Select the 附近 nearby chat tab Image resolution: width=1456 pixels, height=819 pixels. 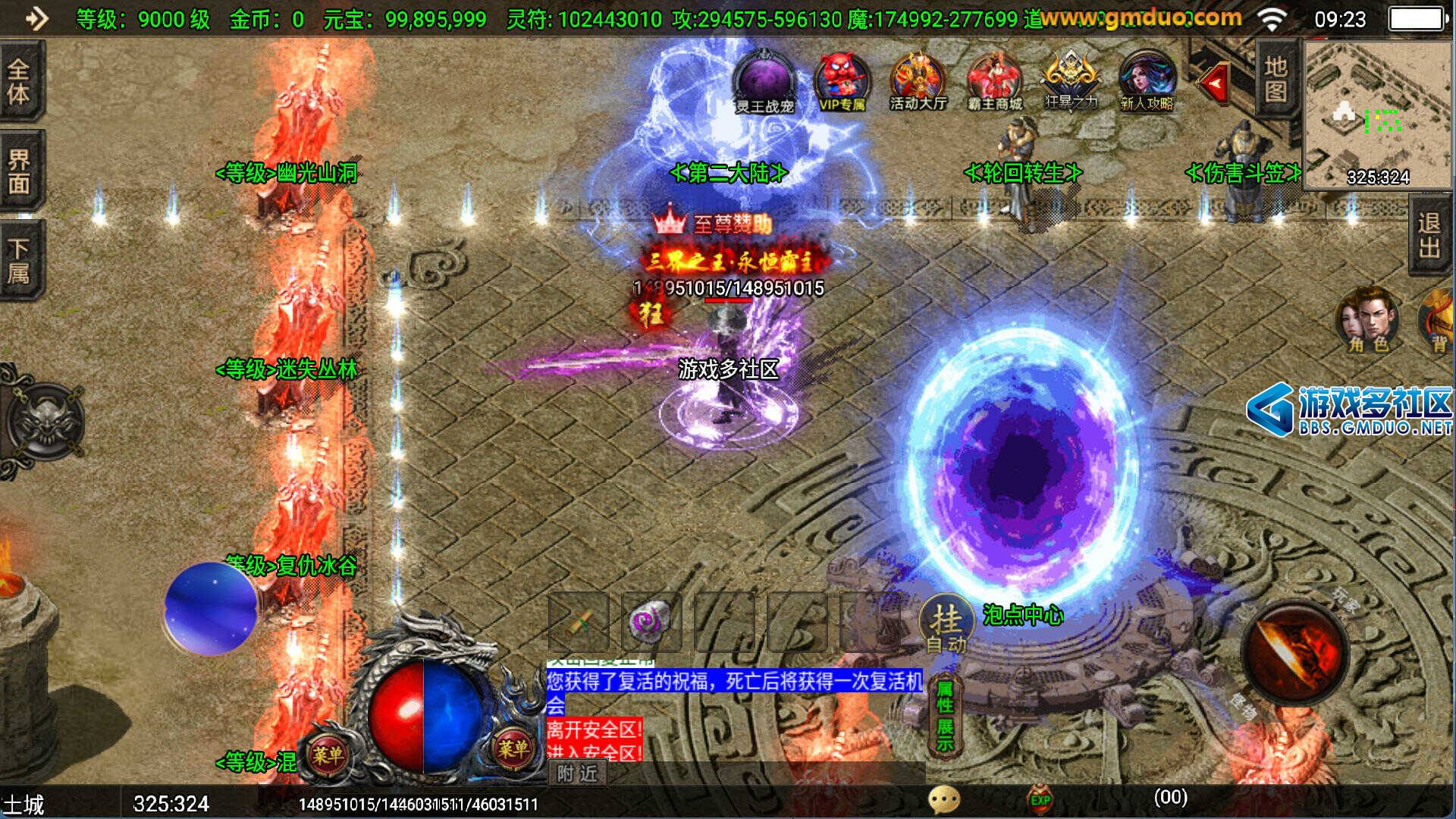pyautogui.click(x=577, y=773)
